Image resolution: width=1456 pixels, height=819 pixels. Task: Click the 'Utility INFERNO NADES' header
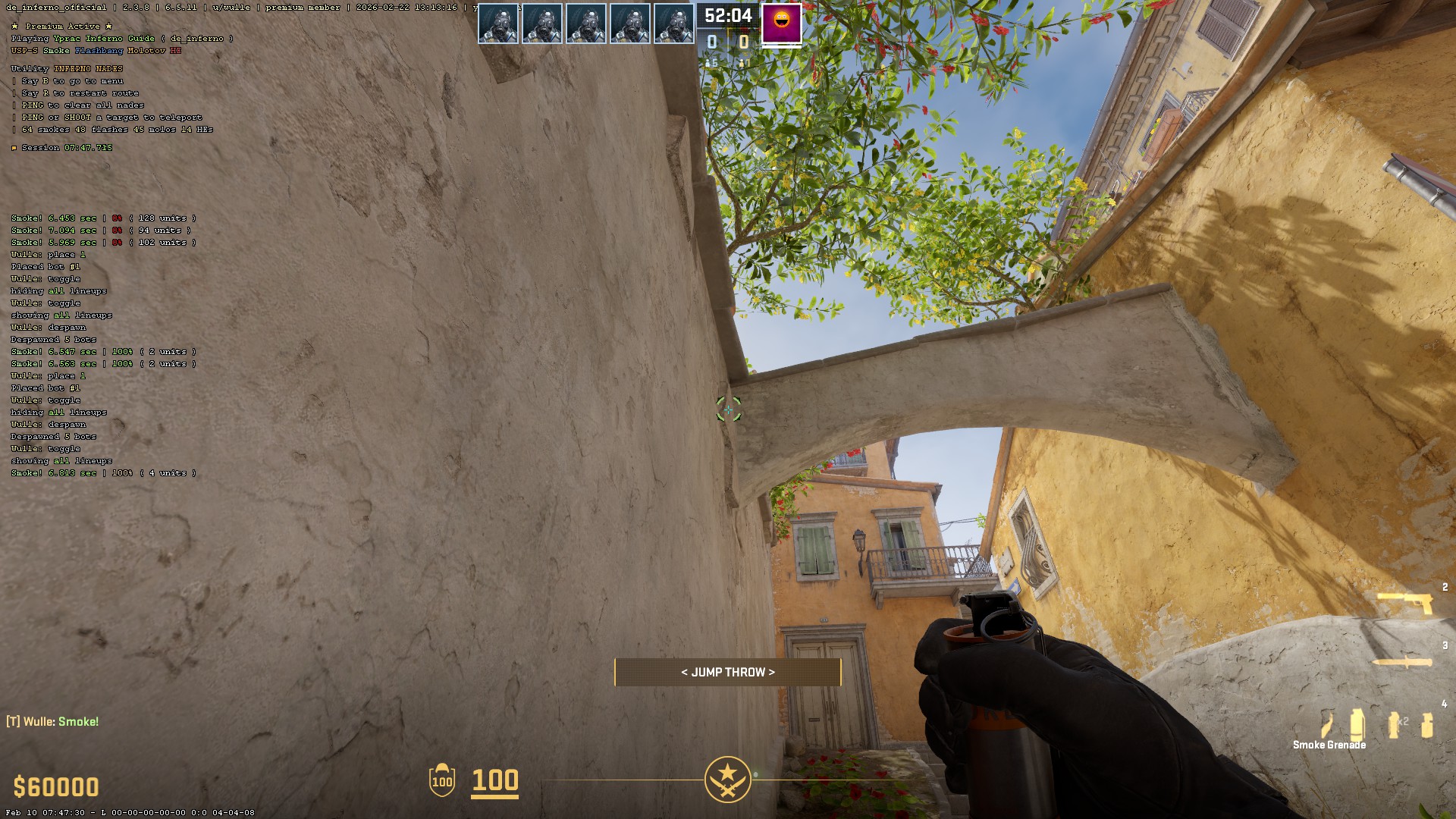tap(66, 68)
